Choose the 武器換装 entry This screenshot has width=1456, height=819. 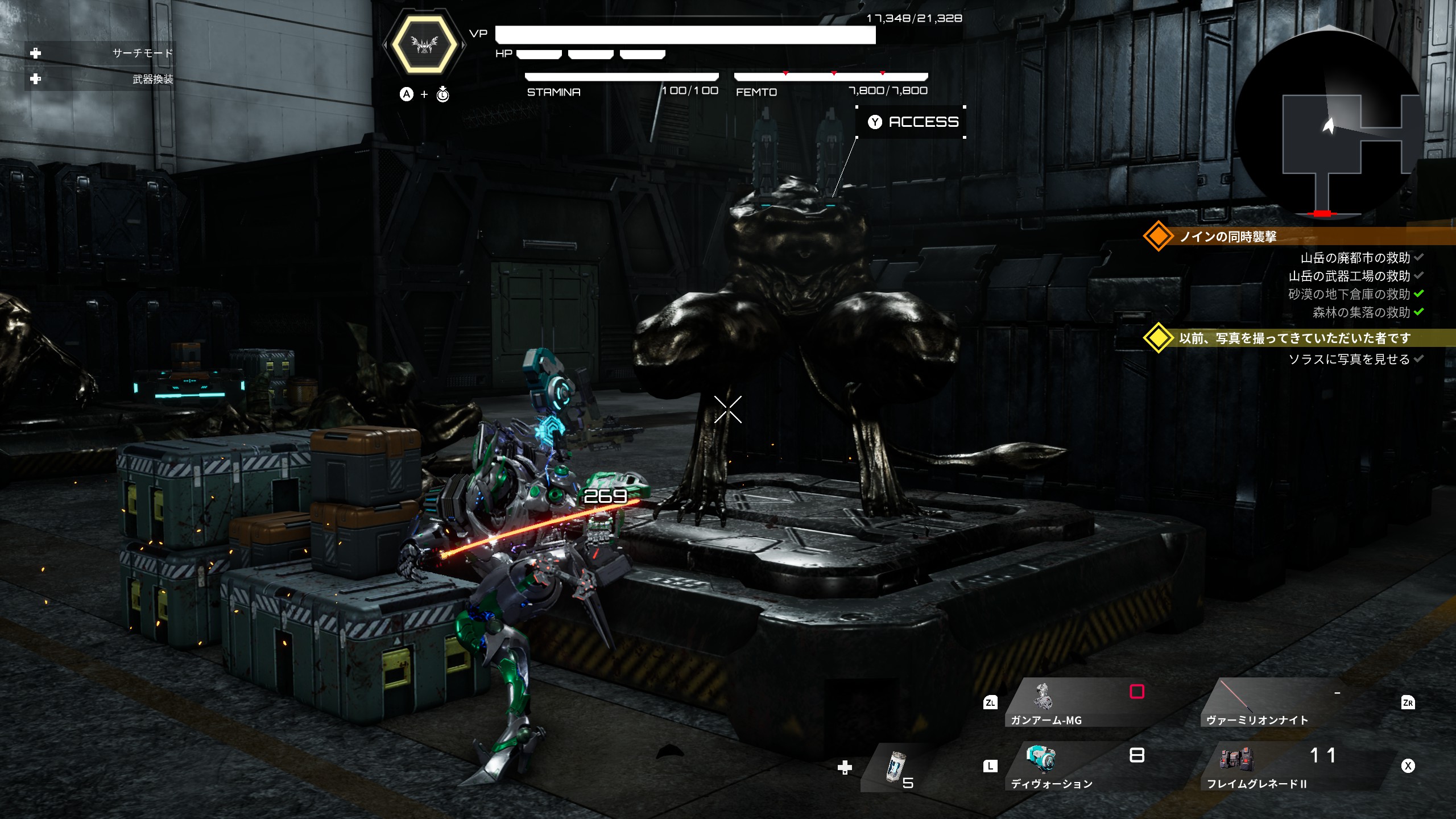click(152, 79)
